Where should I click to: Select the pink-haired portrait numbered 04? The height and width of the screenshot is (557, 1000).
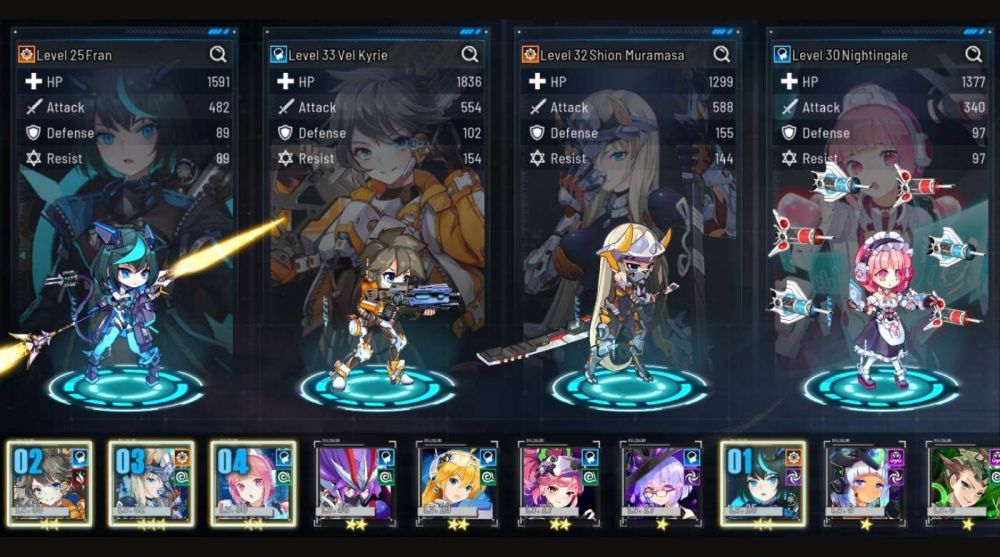(x=253, y=483)
